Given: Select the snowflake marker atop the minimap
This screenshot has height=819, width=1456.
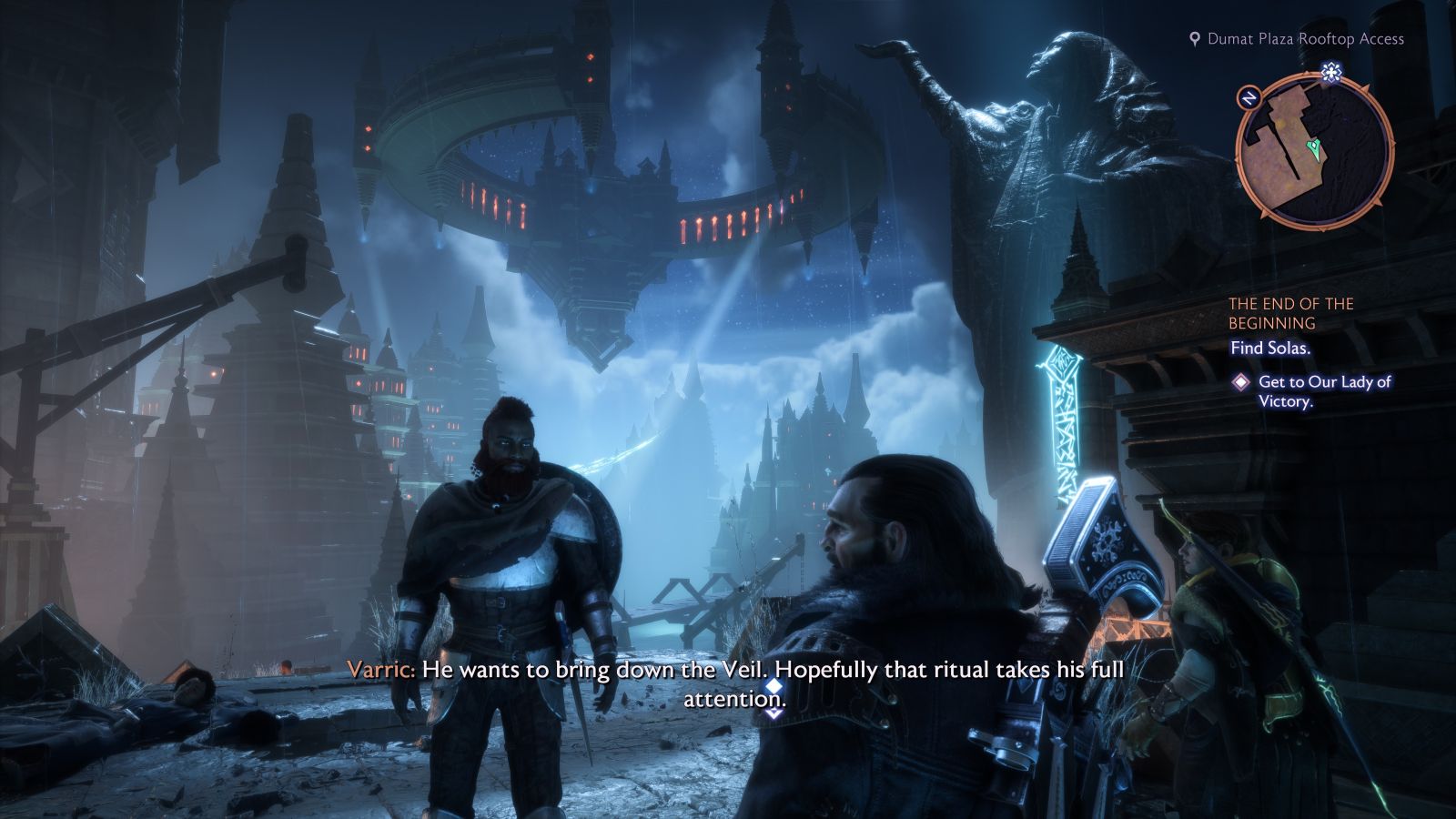Looking at the screenshot, I should point(1332,74).
